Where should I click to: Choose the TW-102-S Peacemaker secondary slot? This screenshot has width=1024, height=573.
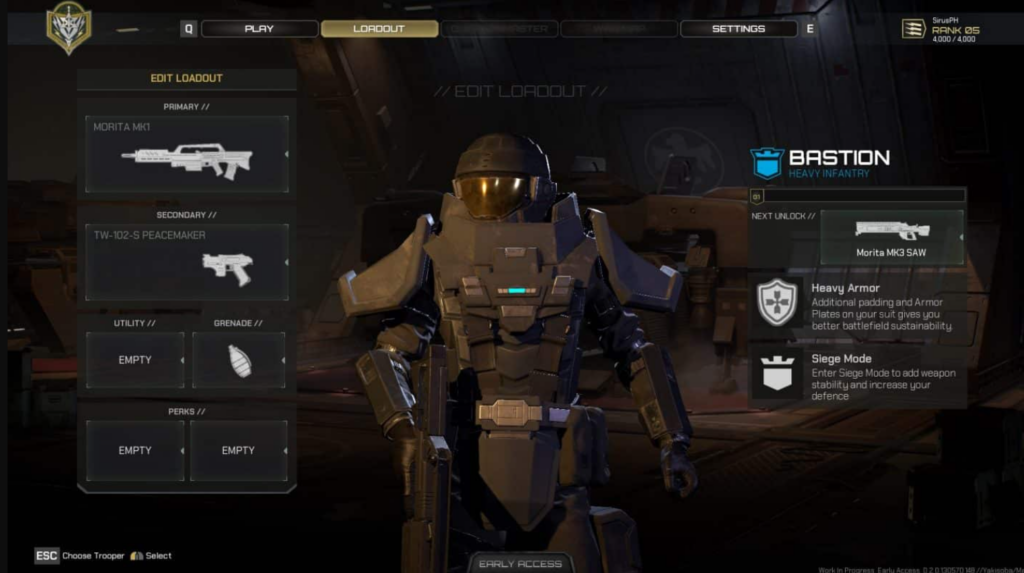(187, 262)
